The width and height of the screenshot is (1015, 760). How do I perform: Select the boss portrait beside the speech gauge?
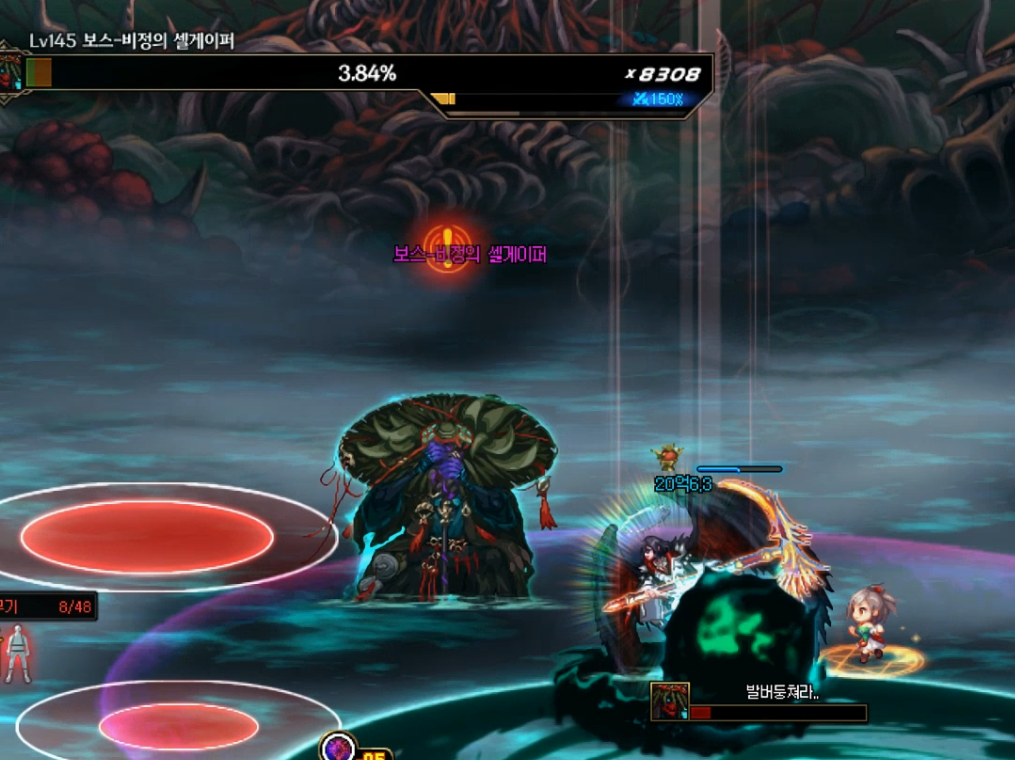click(x=669, y=702)
